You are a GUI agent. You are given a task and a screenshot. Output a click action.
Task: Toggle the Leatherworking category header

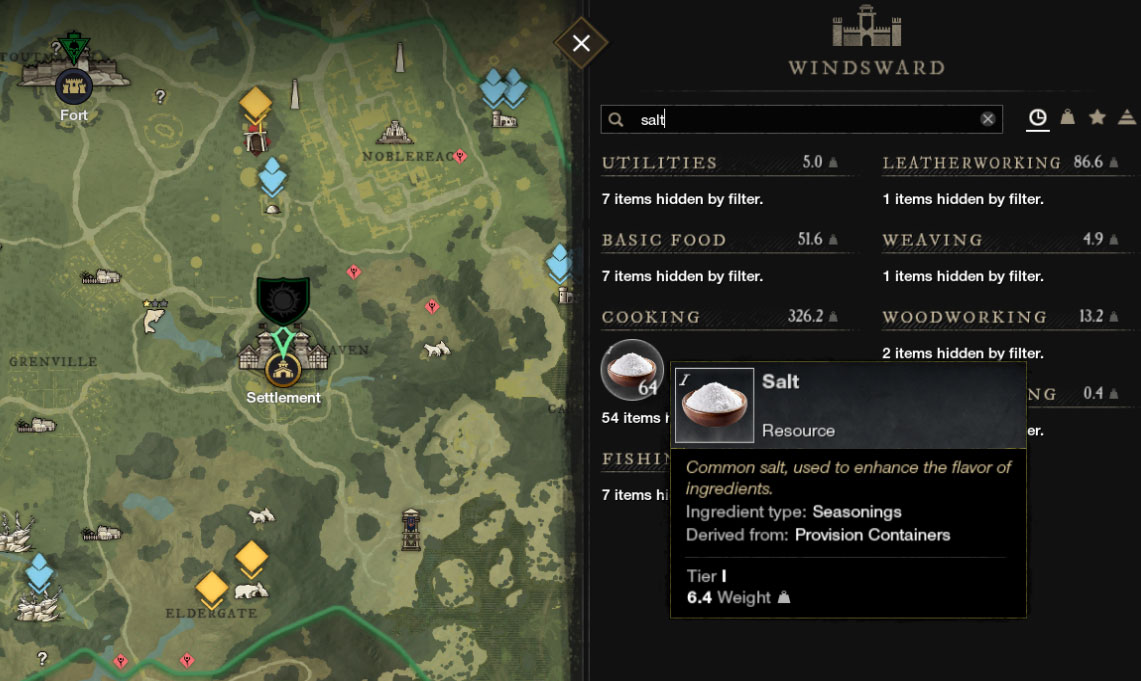pos(971,162)
